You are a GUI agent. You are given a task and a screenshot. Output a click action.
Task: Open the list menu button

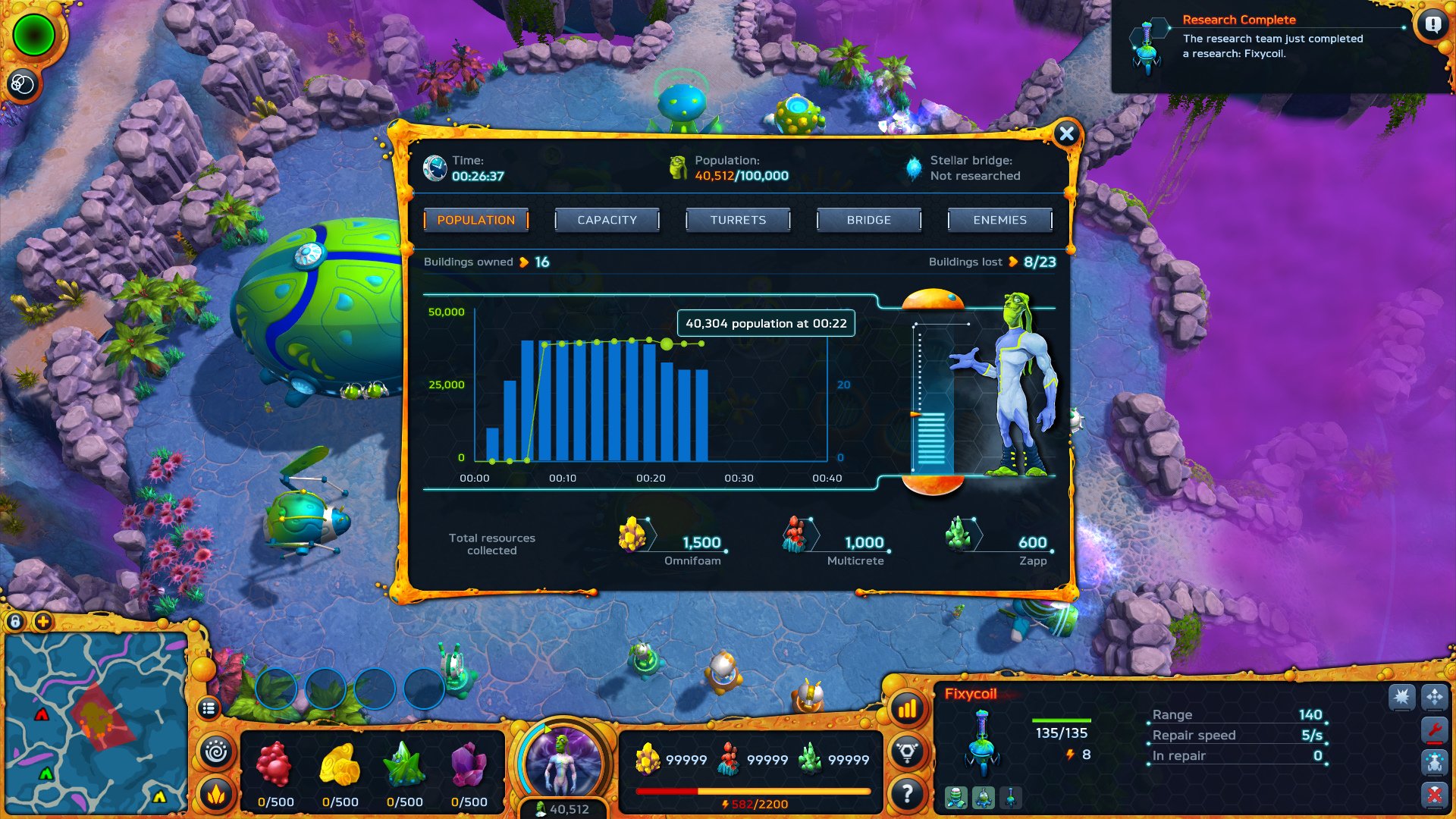pyautogui.click(x=209, y=708)
